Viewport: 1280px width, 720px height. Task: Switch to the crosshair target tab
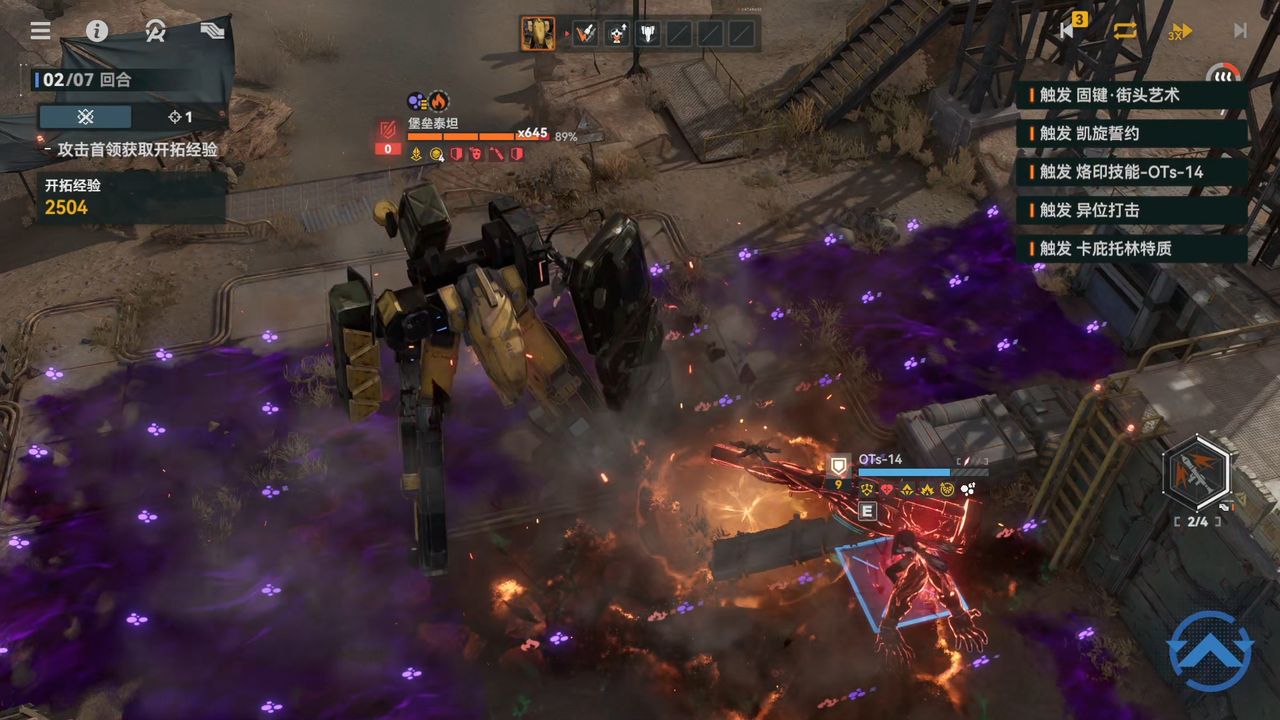coord(180,117)
